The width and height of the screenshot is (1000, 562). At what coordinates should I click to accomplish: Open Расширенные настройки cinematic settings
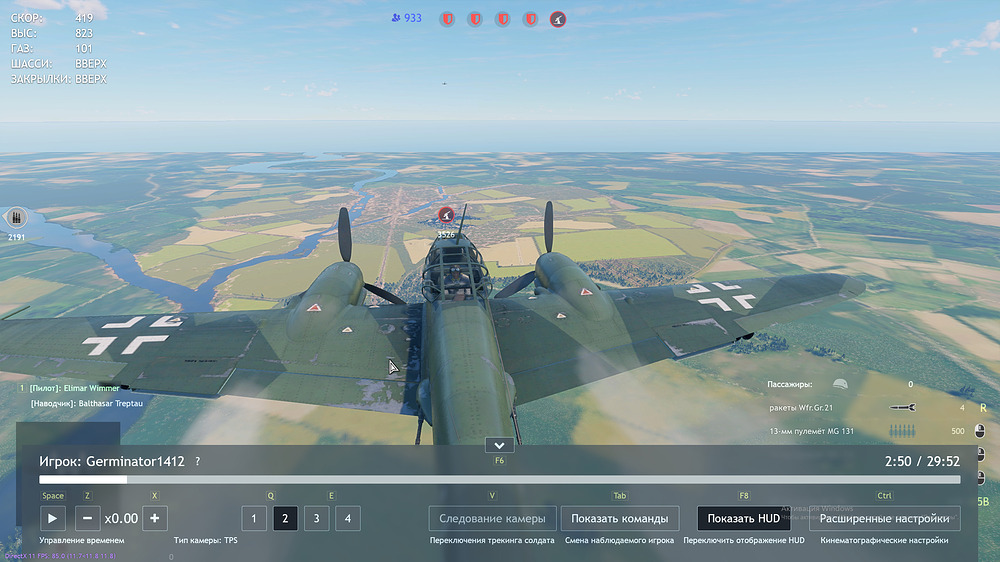click(x=884, y=518)
